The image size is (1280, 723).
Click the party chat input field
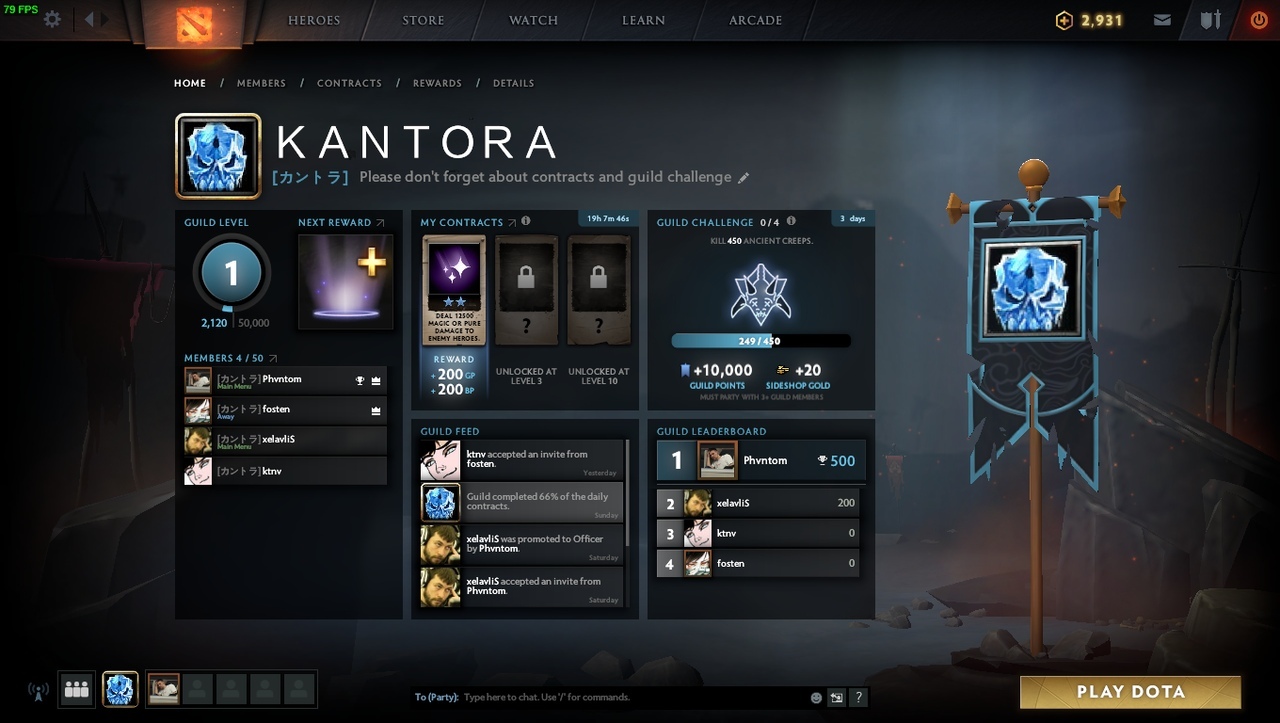pos(630,697)
